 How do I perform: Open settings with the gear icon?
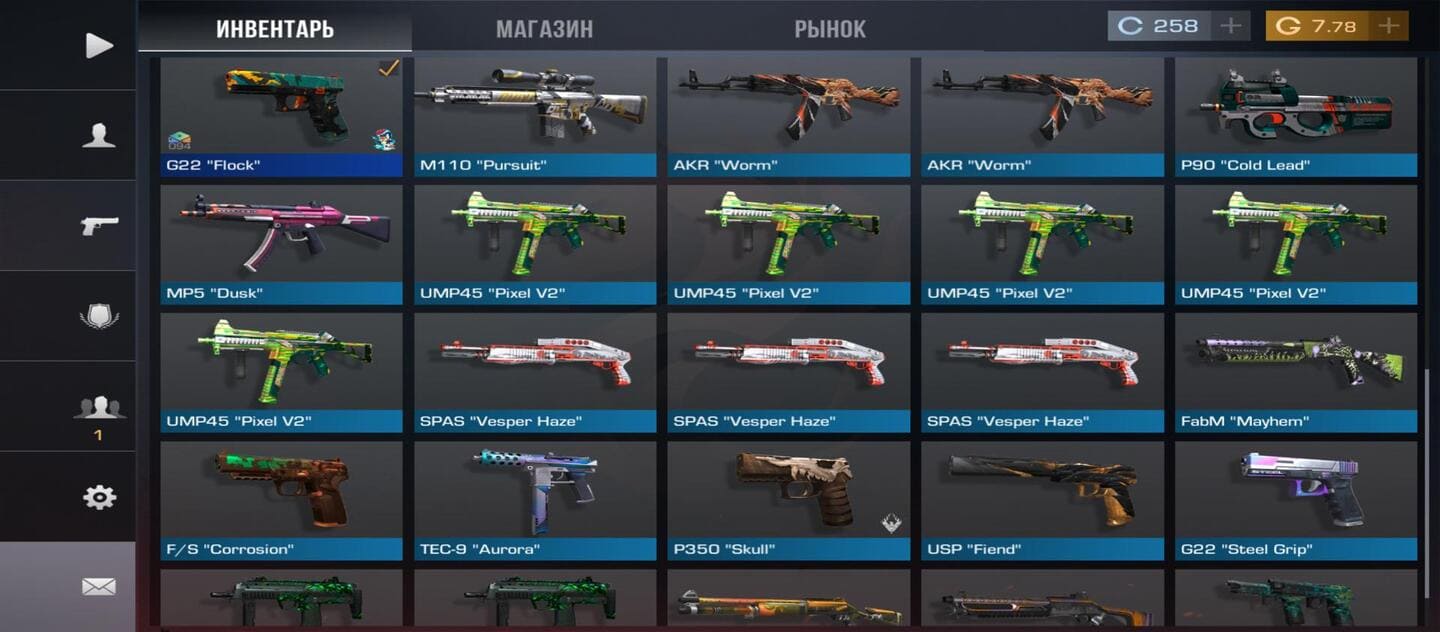(98, 497)
